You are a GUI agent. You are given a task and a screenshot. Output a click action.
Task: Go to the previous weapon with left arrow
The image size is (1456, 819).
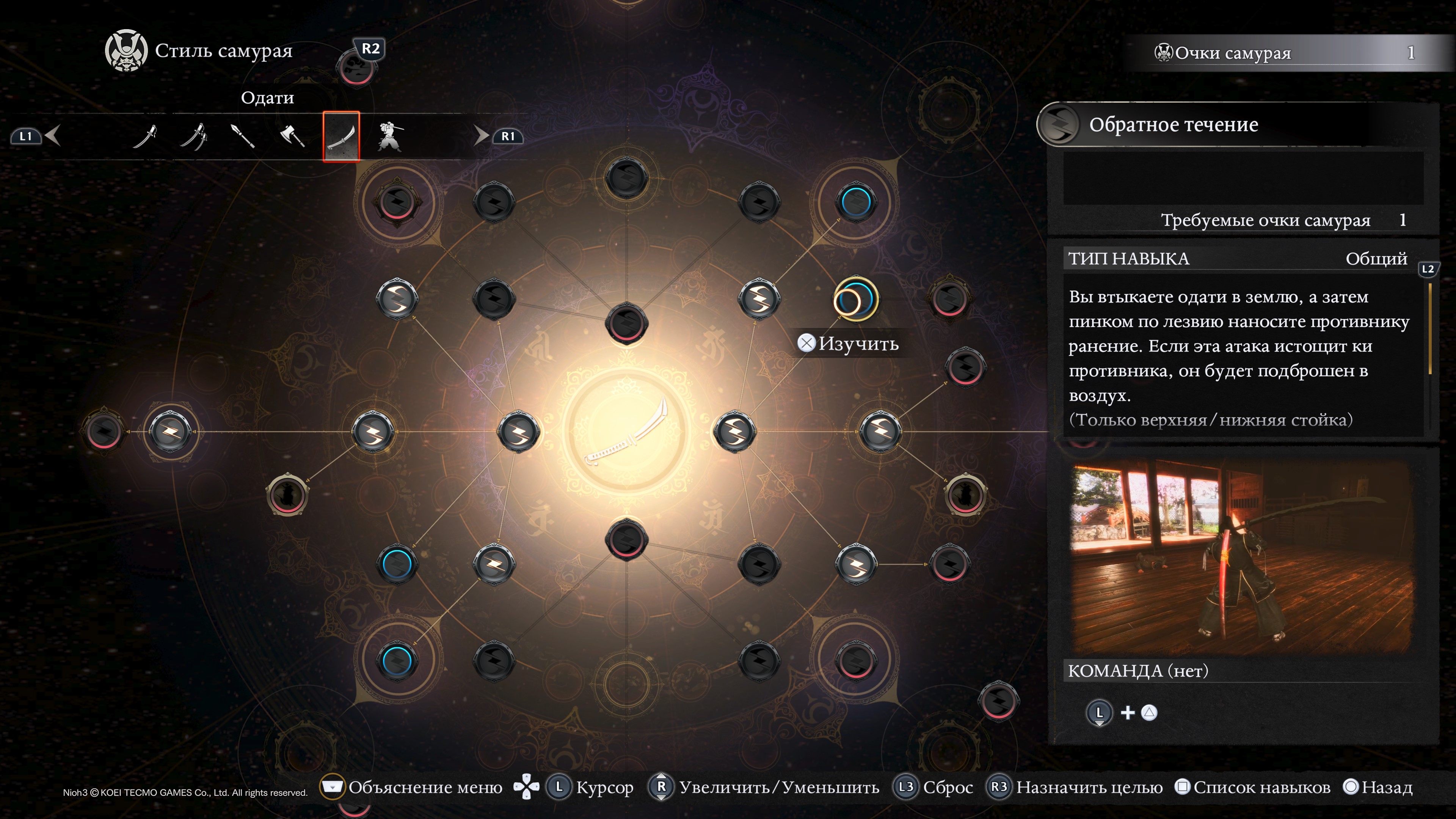(53, 136)
